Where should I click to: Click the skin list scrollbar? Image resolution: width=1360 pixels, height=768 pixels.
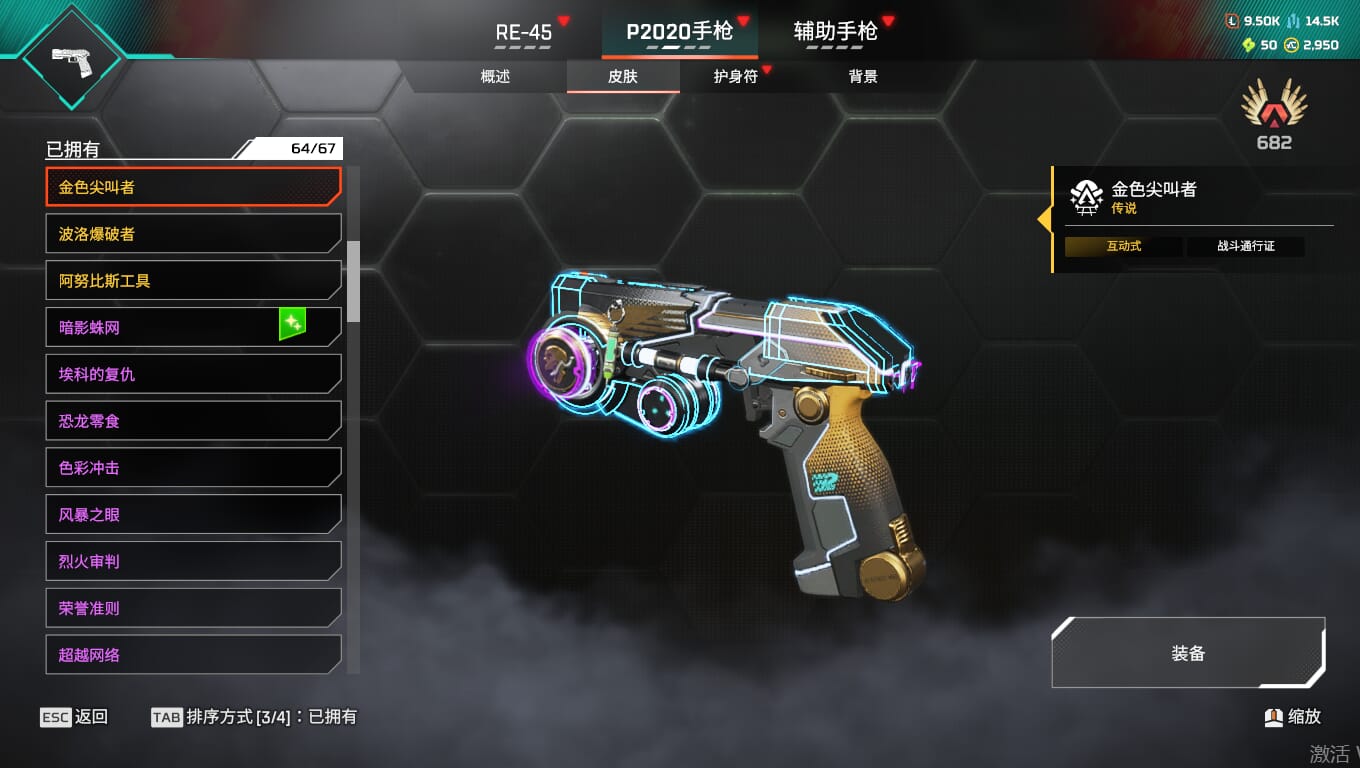[x=353, y=278]
